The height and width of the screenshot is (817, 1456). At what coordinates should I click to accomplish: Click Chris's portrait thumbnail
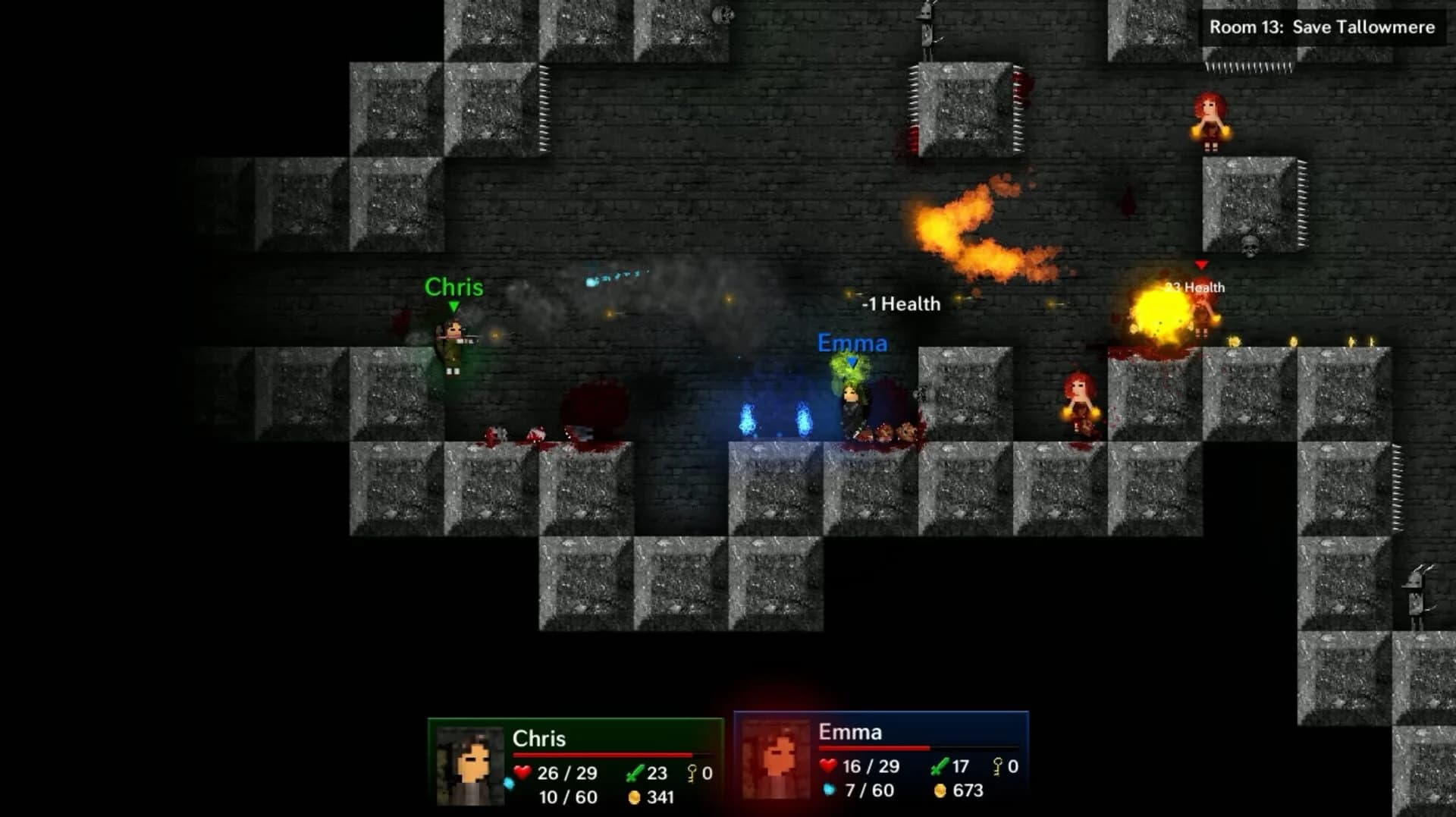coord(471,766)
